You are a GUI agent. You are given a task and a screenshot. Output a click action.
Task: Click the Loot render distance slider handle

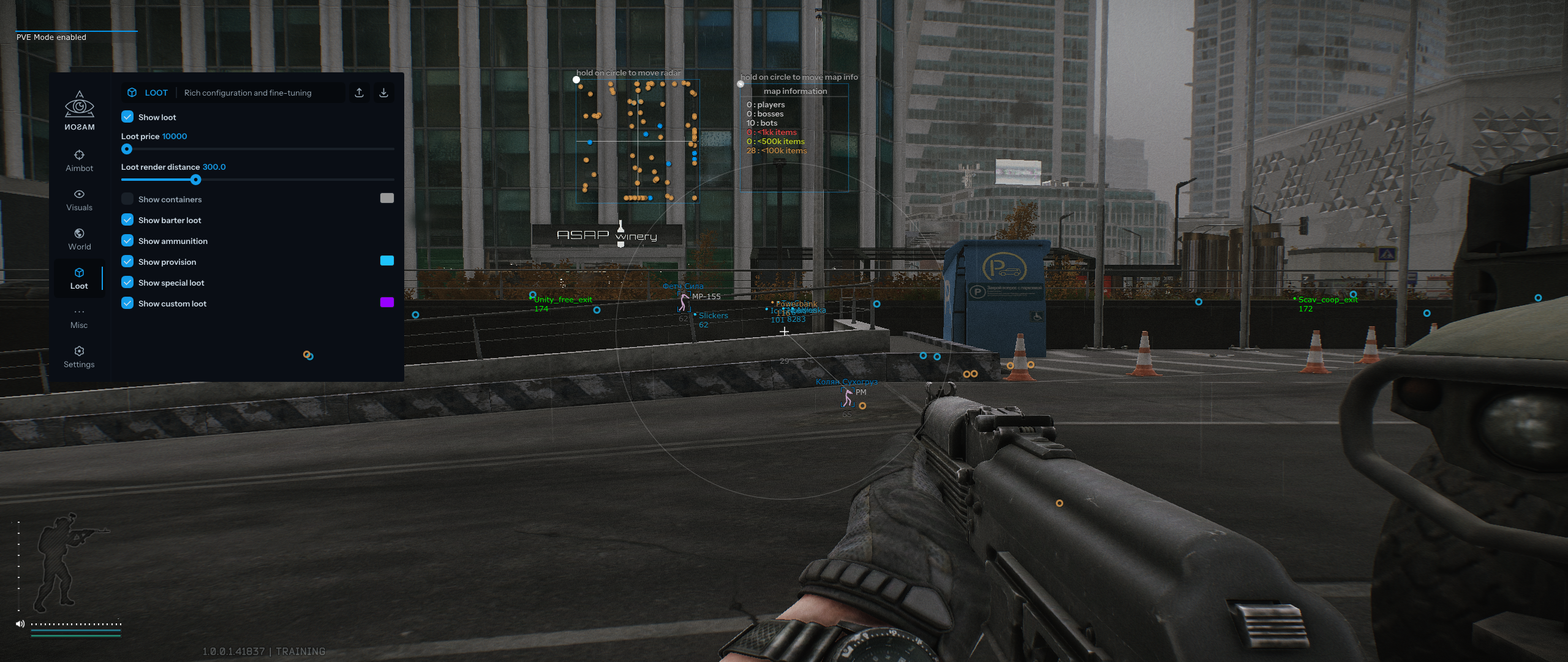point(195,180)
